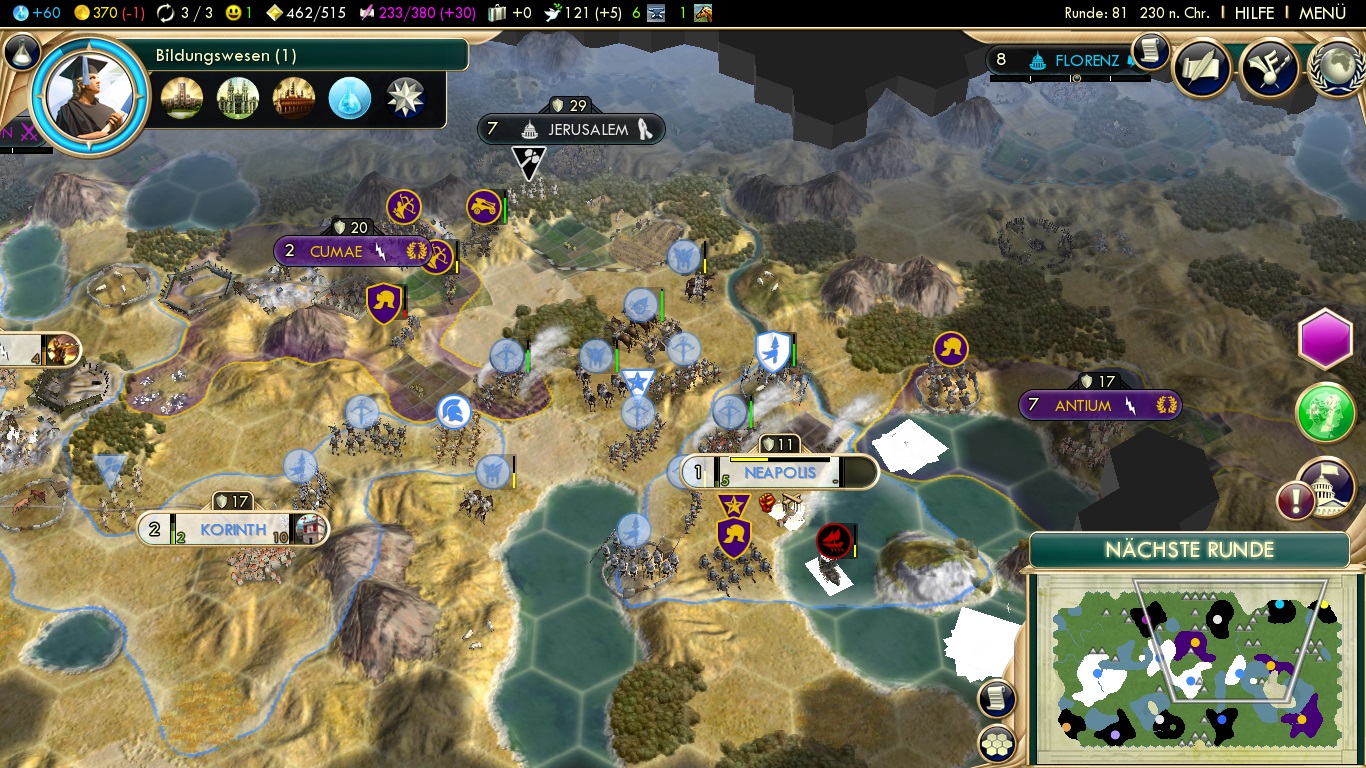This screenshot has width=1366, height=768.
Task: Toggle the hex grid minimap option
Action: pos(997,743)
